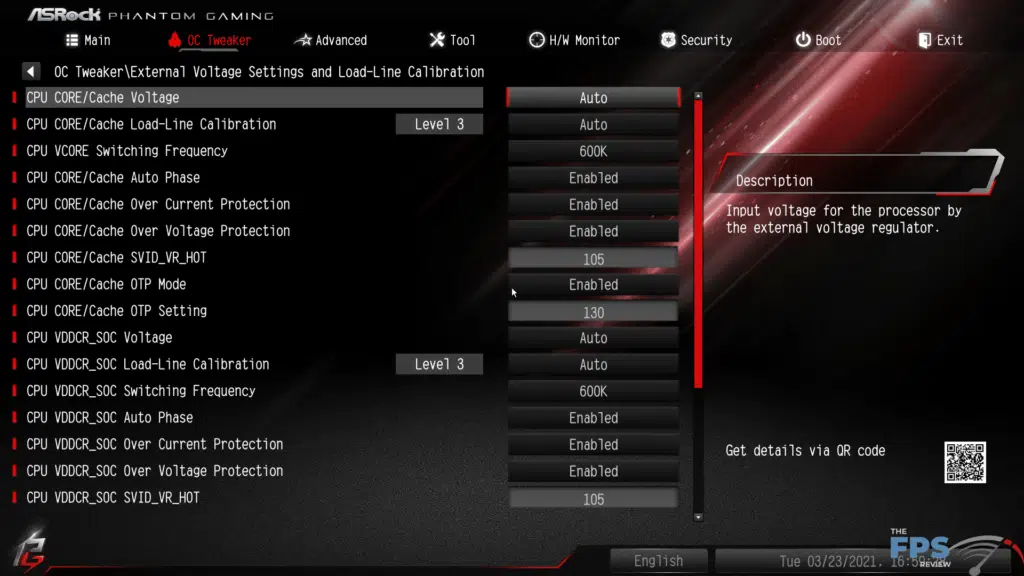Open the Advanced tab
The height and width of the screenshot is (576, 1024).
[331, 40]
